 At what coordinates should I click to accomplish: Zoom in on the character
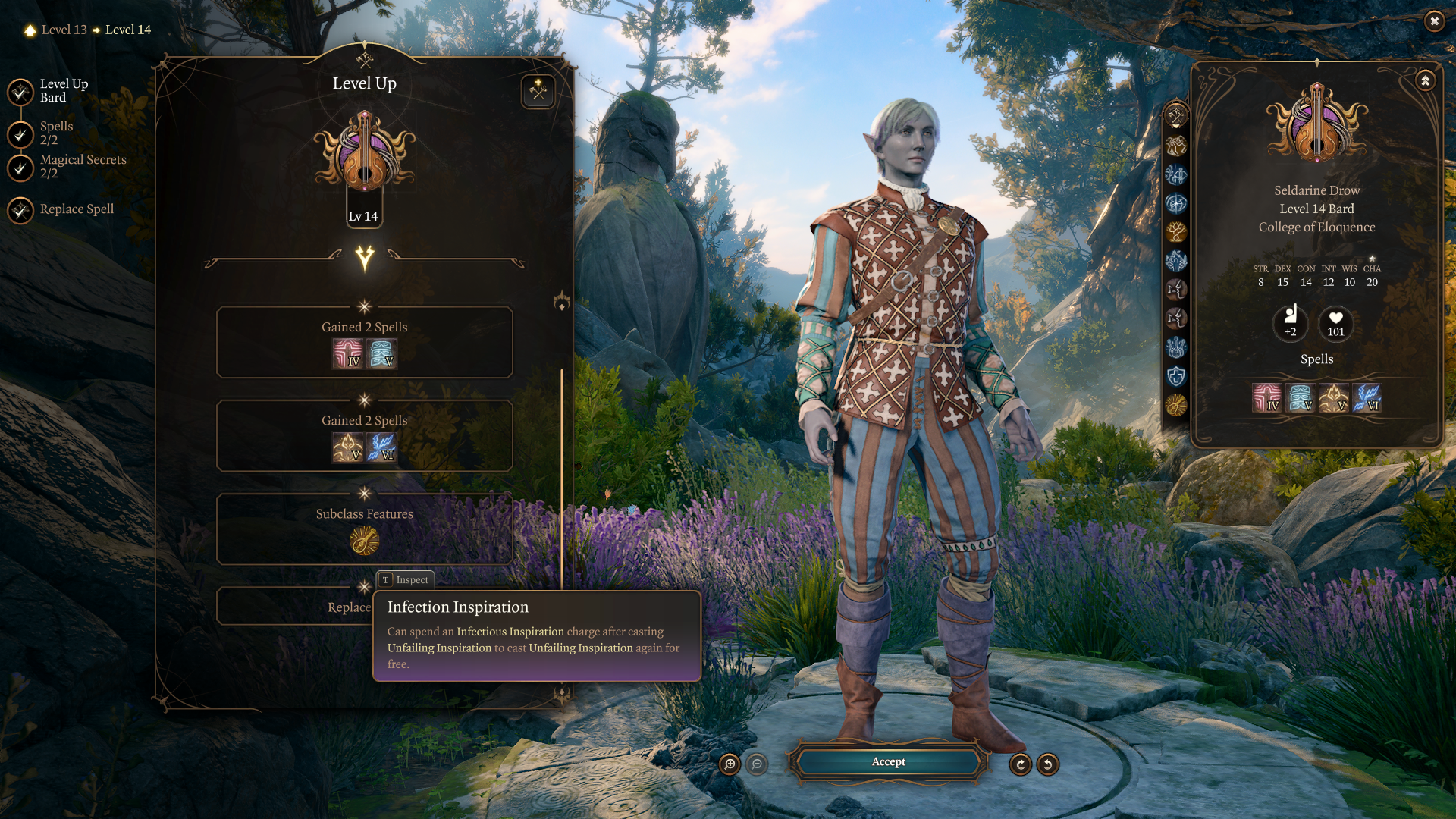point(730,764)
